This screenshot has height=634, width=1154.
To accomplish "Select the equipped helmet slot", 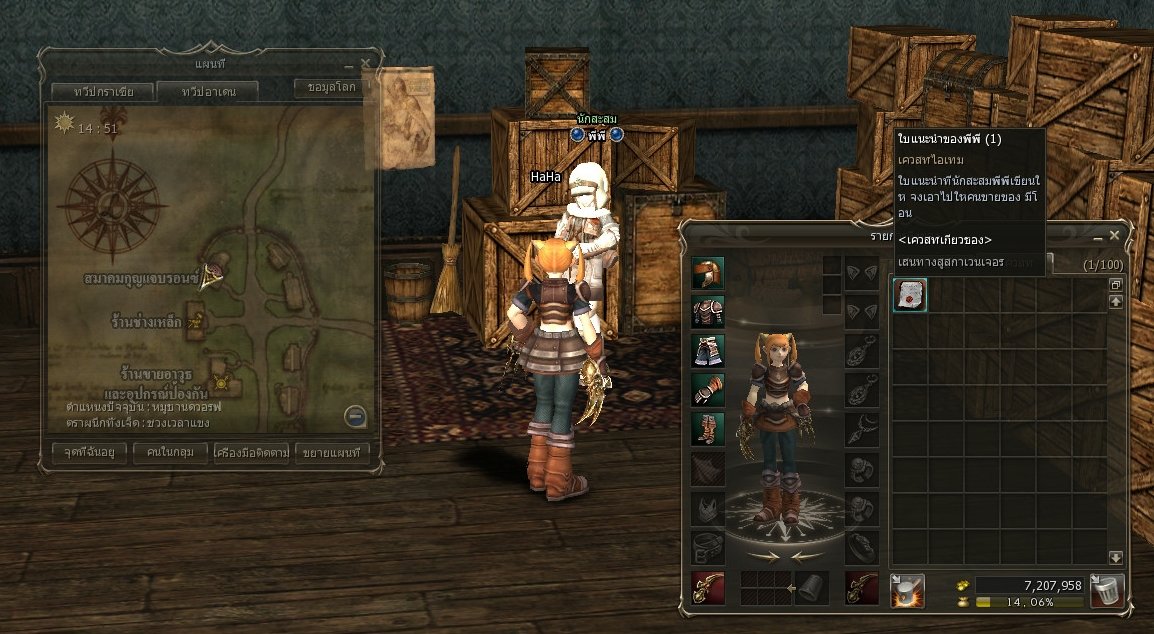I will (708, 273).
